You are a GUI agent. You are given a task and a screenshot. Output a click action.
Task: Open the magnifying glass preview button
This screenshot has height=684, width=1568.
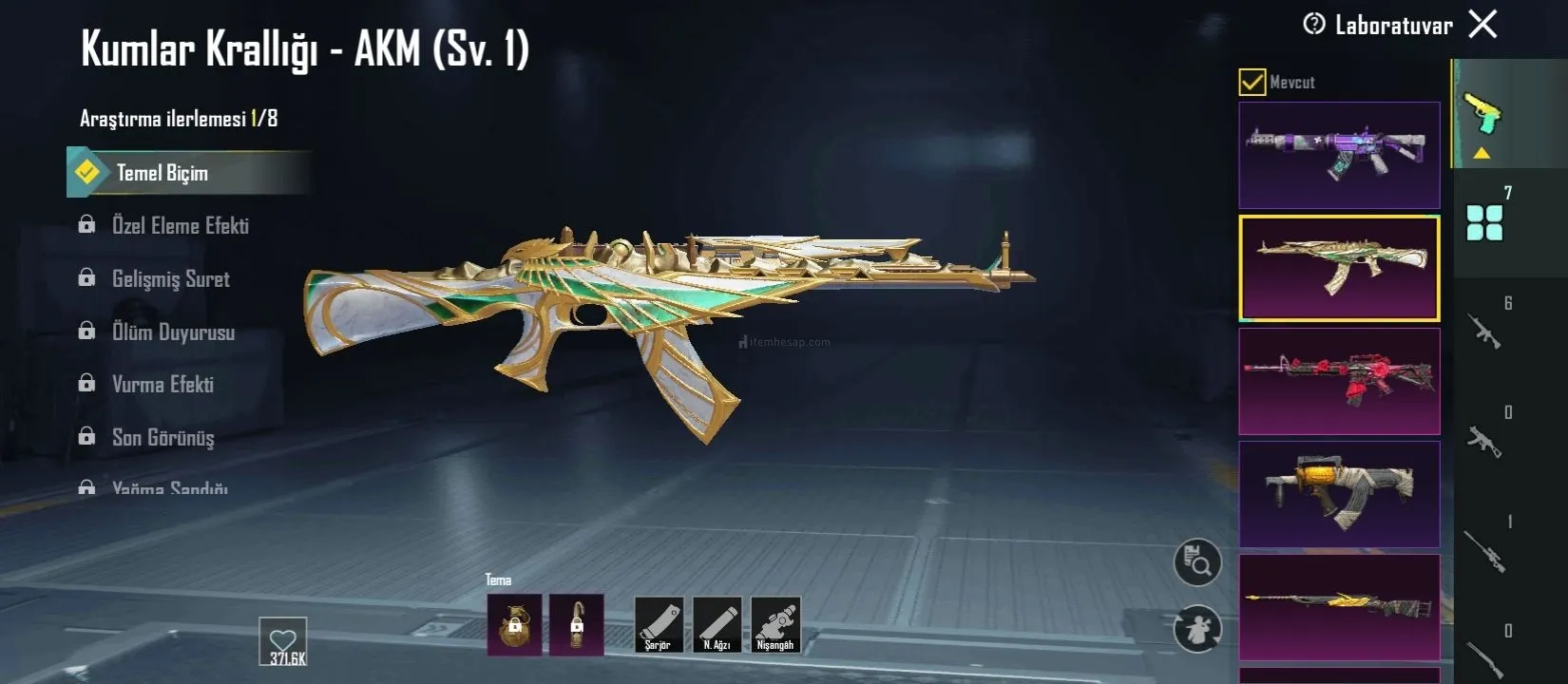1197,562
